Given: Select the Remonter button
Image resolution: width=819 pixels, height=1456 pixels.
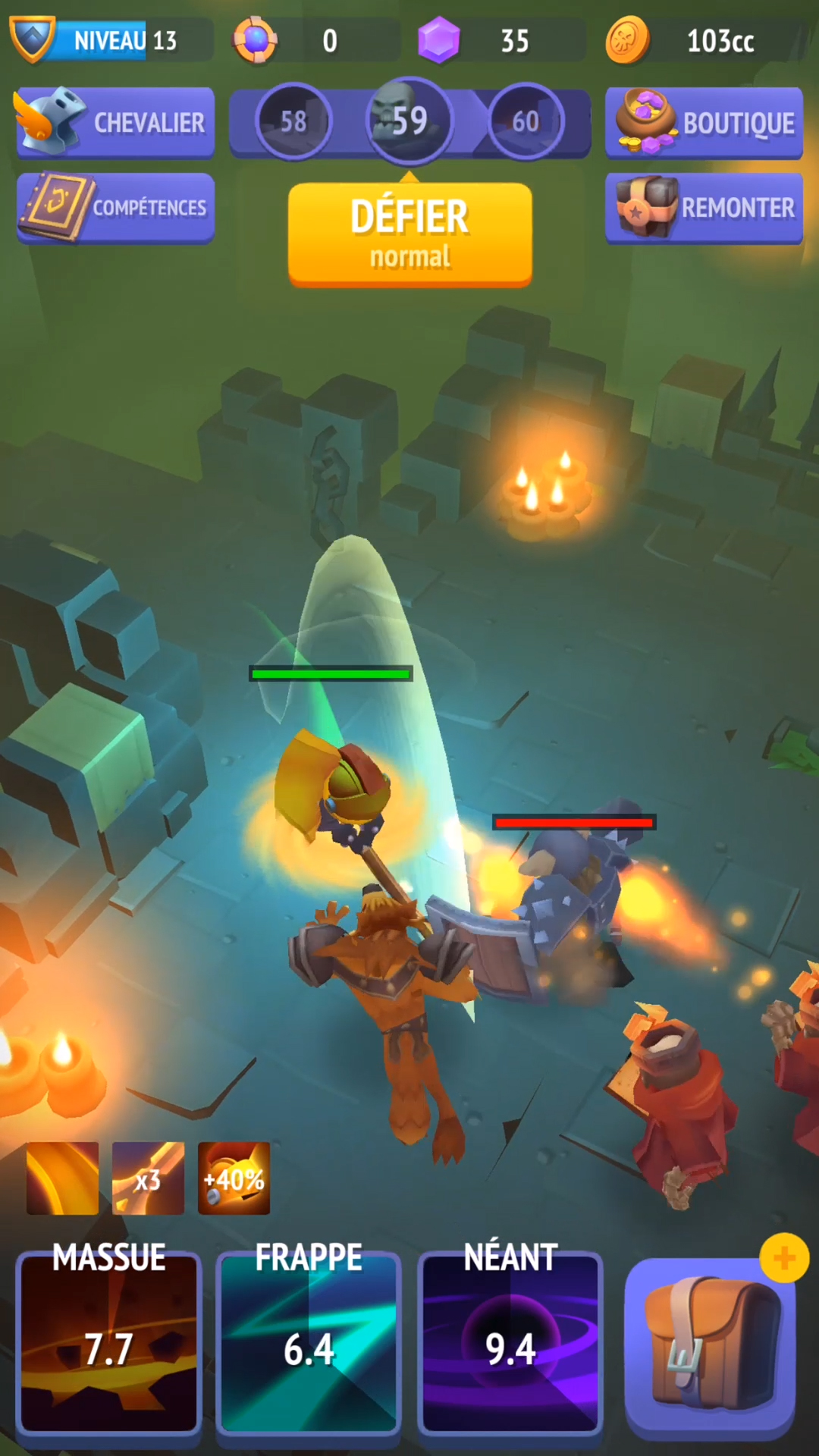Looking at the screenshot, I should 704,208.
